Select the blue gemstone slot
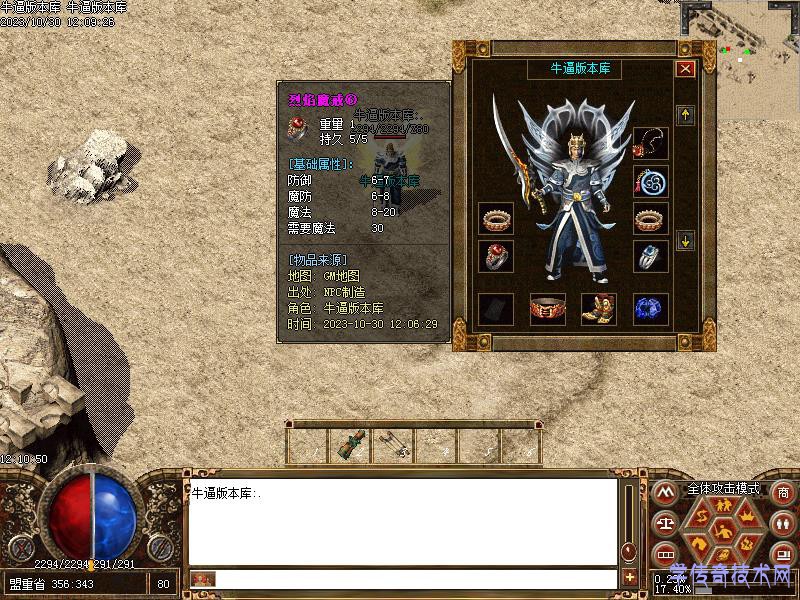Screen dimensions: 800x600 coord(651,309)
